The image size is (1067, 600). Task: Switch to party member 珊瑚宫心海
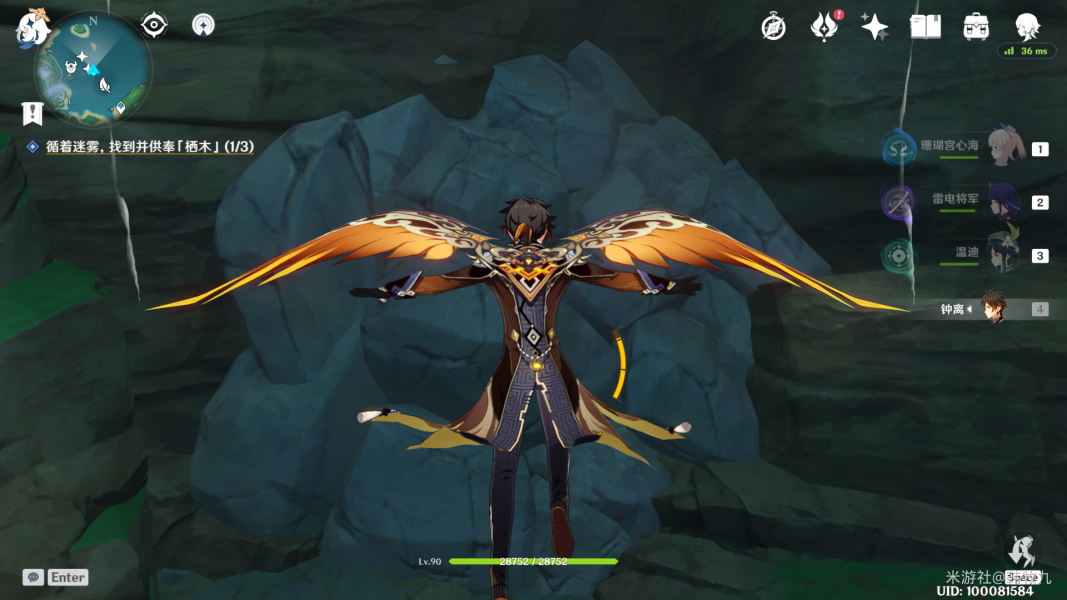click(1005, 148)
